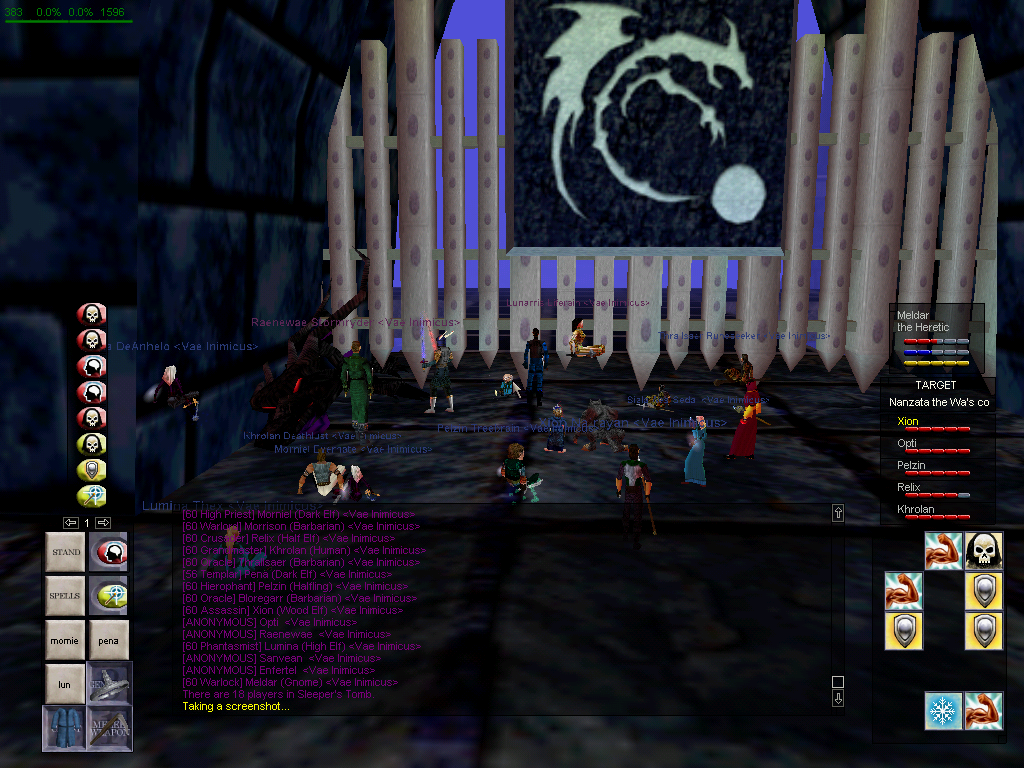Advance to the next hotbar page arrow
Image resolution: width=1024 pixels, height=768 pixels.
coord(103,522)
